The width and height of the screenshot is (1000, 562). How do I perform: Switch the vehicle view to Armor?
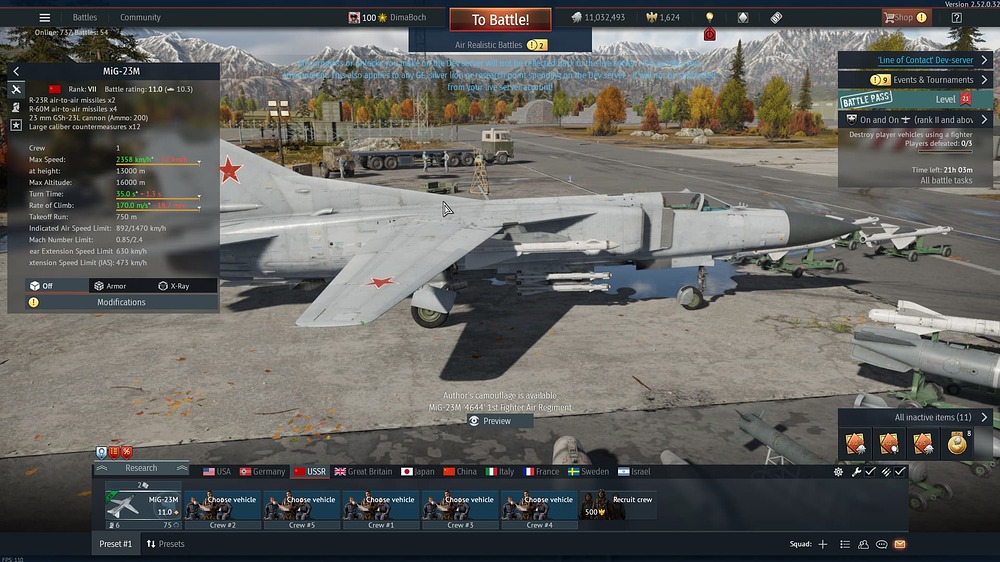click(110, 286)
